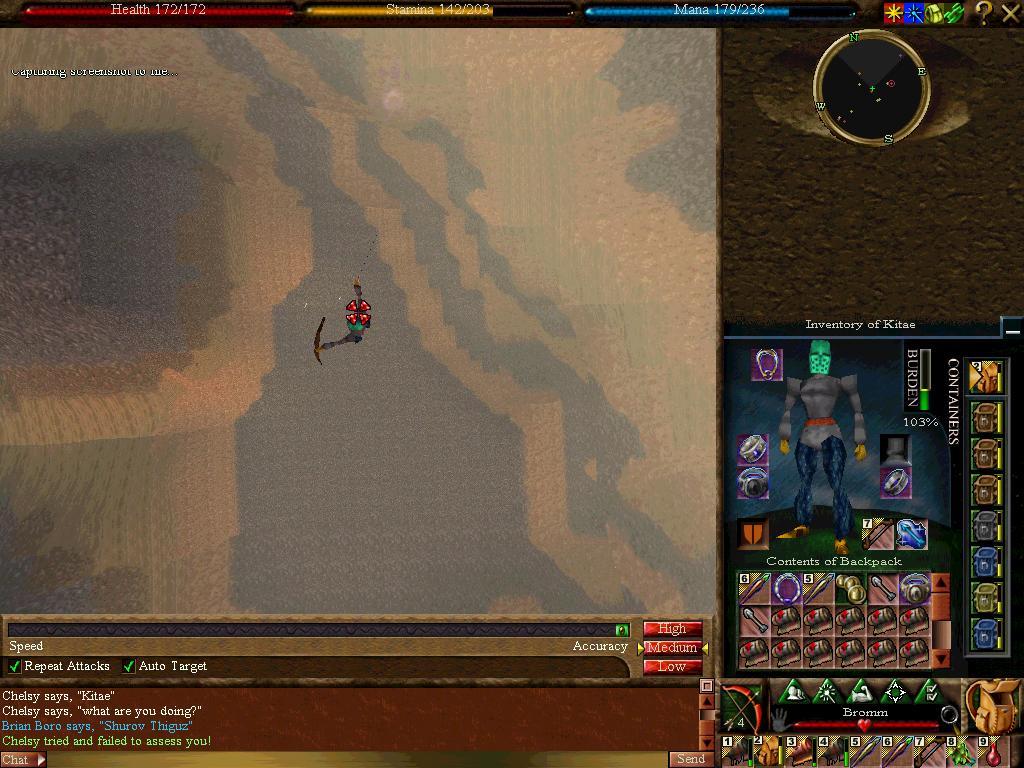1024x768 pixels.
Task: Open the flexed arm attributes panel
Action: (860, 691)
